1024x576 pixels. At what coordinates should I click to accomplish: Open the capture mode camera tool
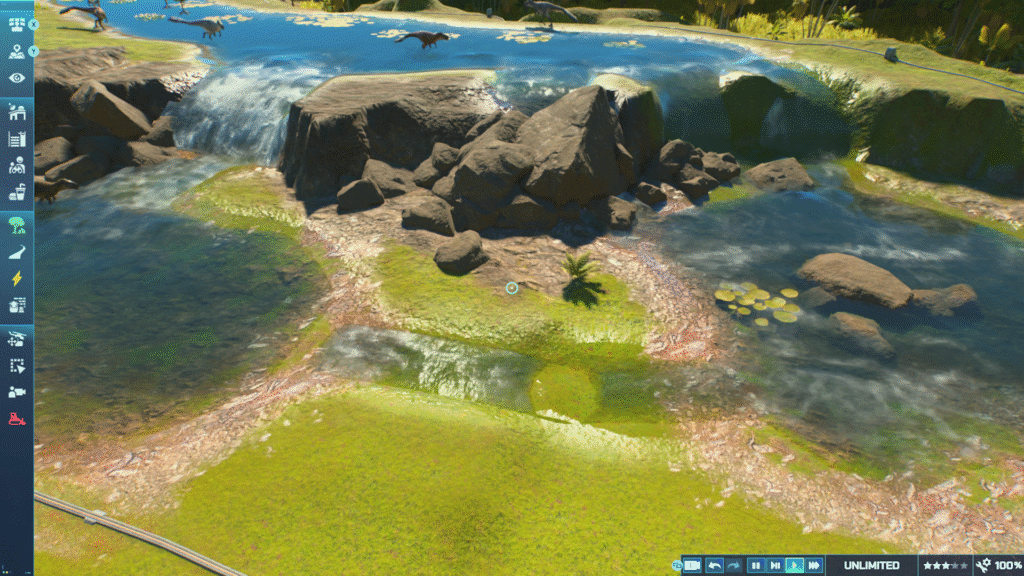click(x=17, y=392)
